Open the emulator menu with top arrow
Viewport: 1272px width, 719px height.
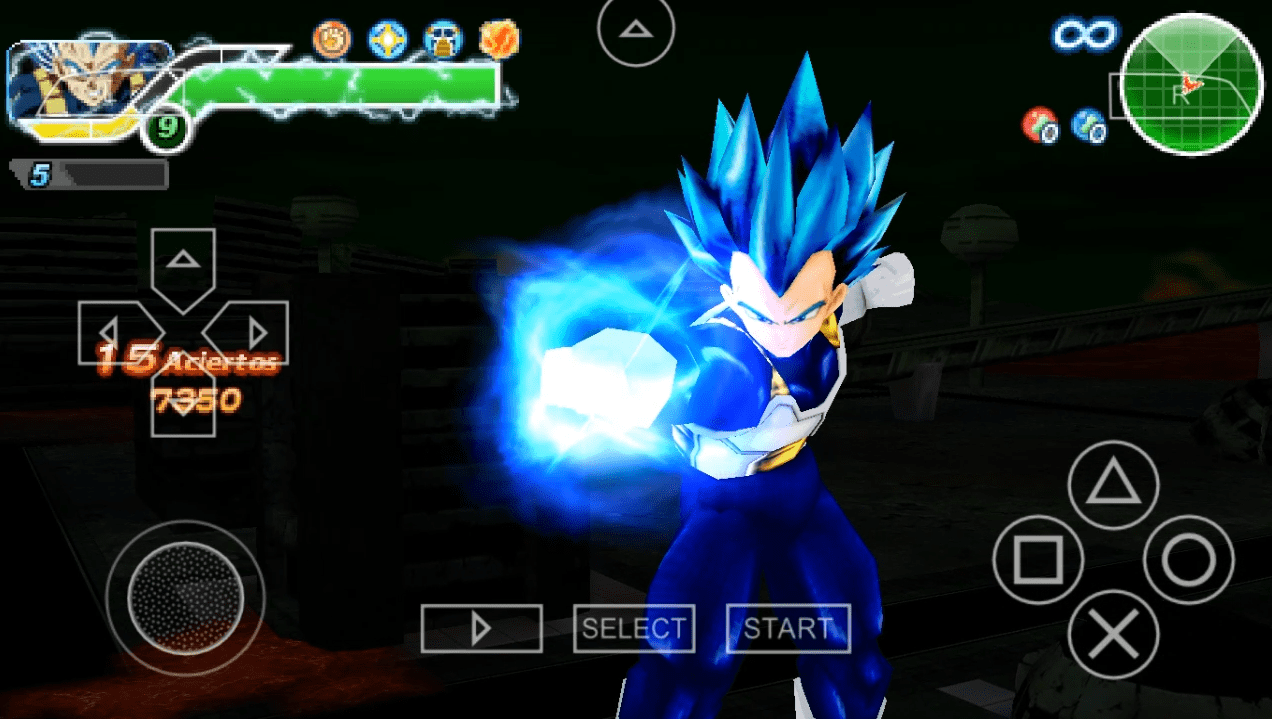636,31
